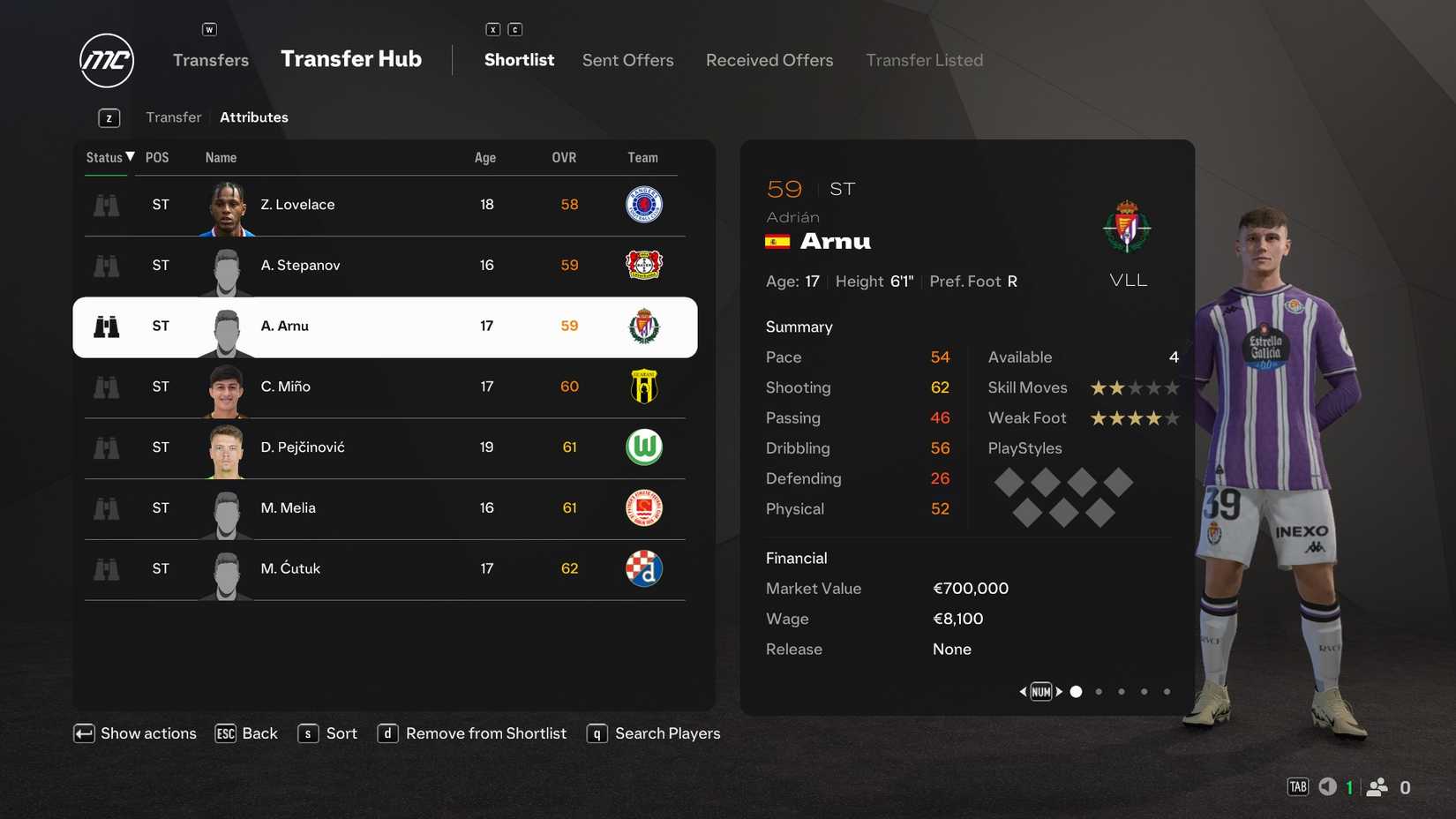
Task: Click the Spanish flag next to Arnu's name
Action: point(777,241)
